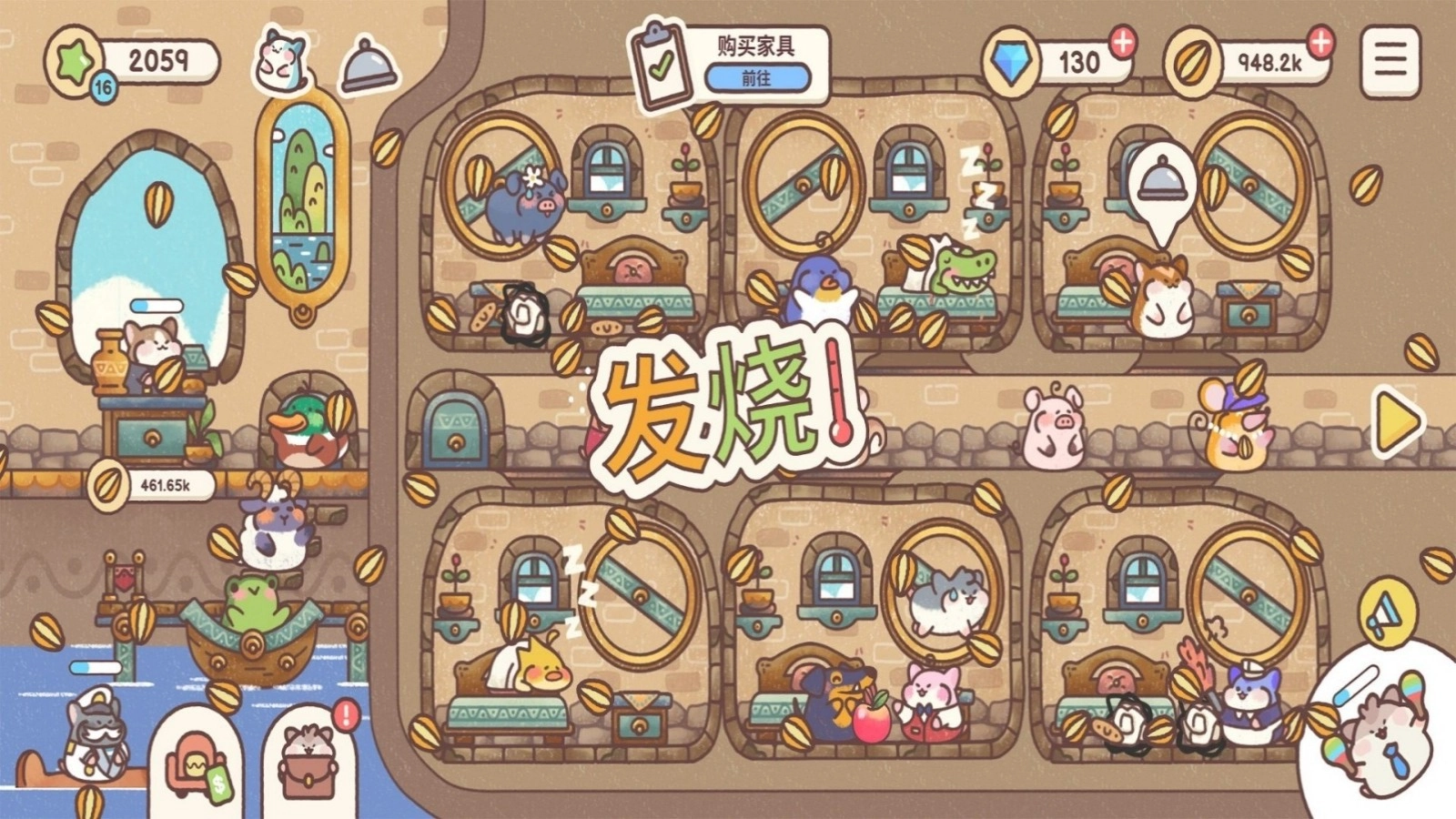Tap the progress bar above the shopkeeper hamster
The width and height of the screenshot is (1456, 819).
pos(157,305)
